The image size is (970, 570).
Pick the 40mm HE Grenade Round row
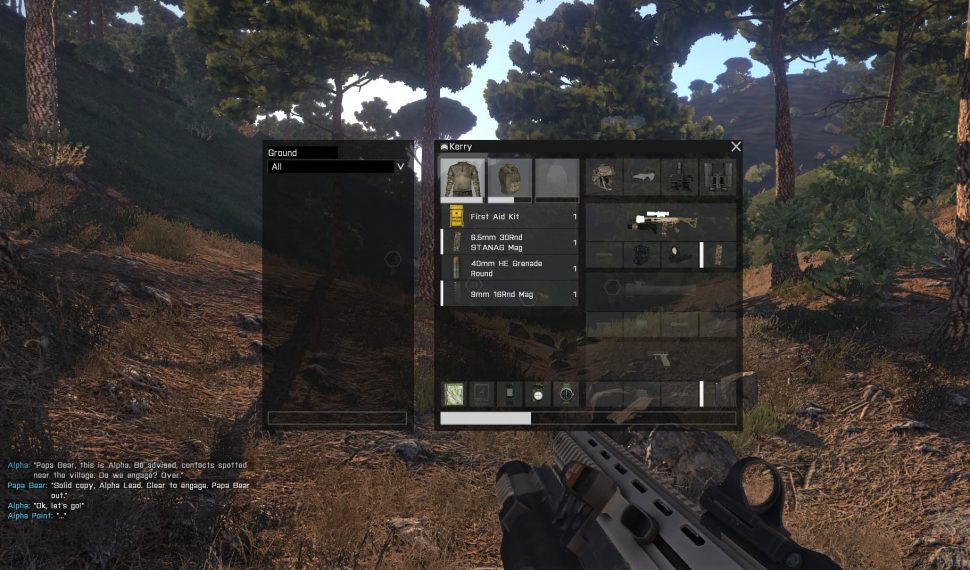[x=511, y=268]
